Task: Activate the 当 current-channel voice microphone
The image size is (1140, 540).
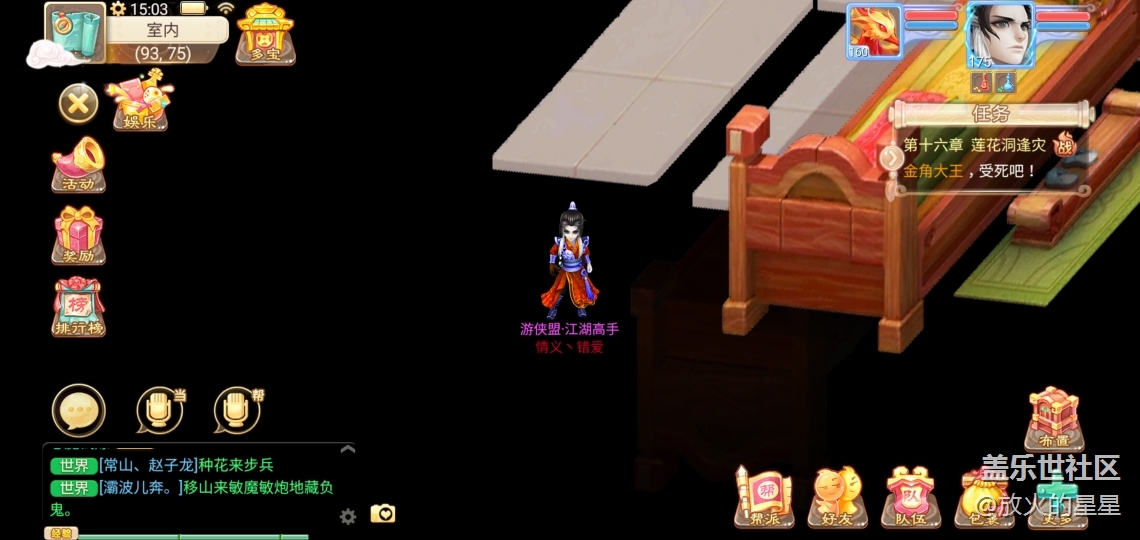Action: pyautogui.click(x=160, y=410)
